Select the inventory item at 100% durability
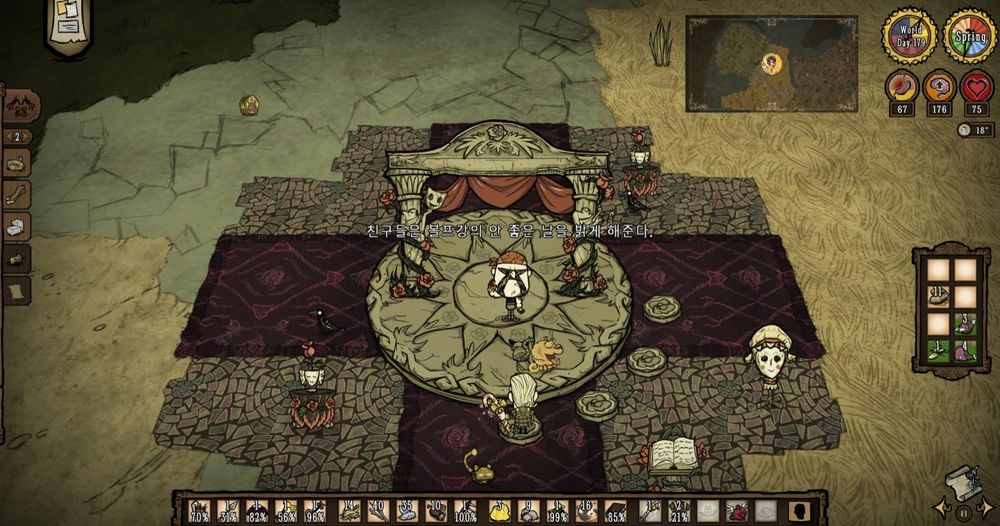Screen dimensions: 1000x526 pos(463,510)
